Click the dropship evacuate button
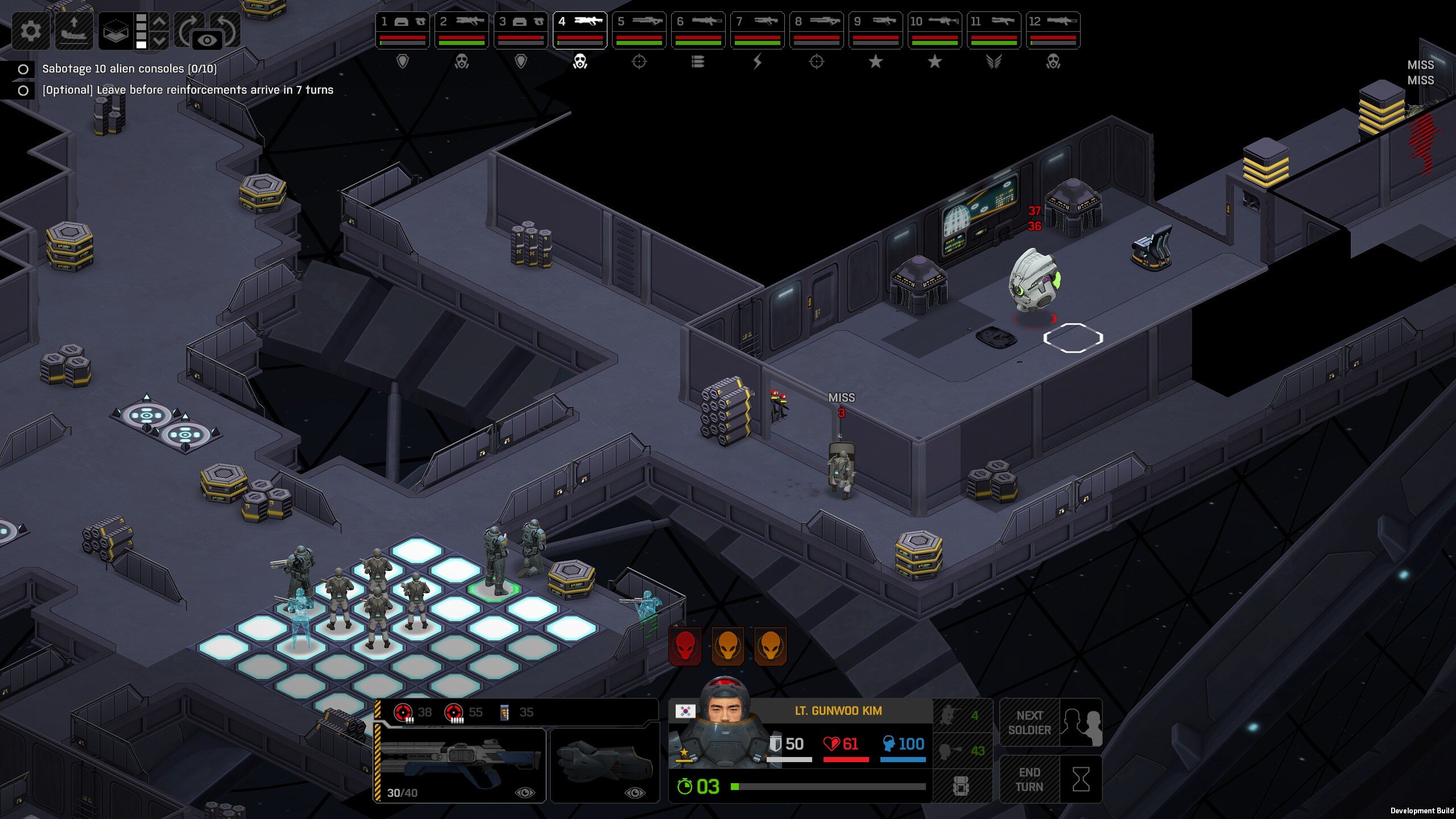The image size is (1456, 819). pos(74,30)
